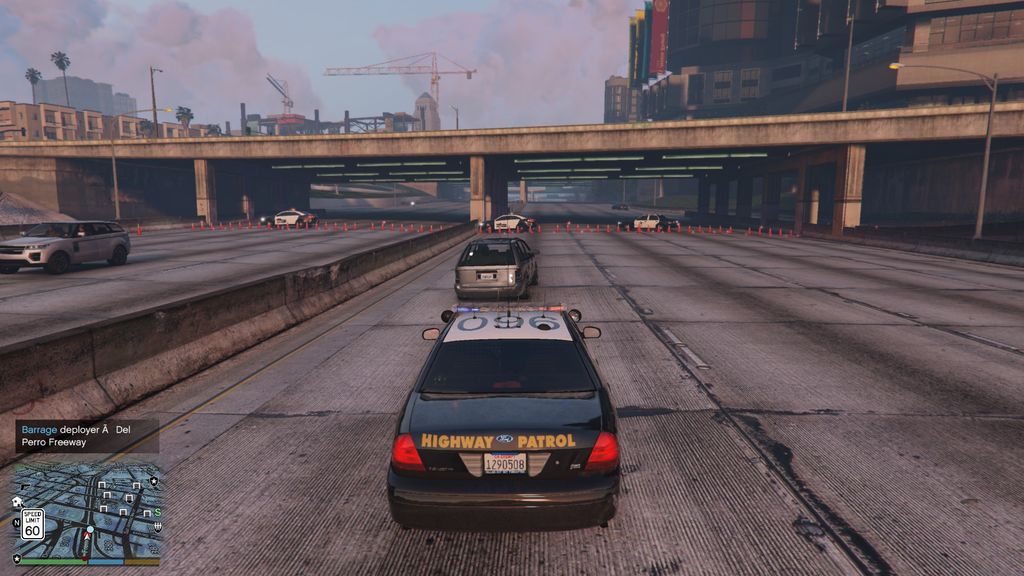1024x576 pixels.
Task: Select the player arrow on the minimap
Action: click(87, 535)
